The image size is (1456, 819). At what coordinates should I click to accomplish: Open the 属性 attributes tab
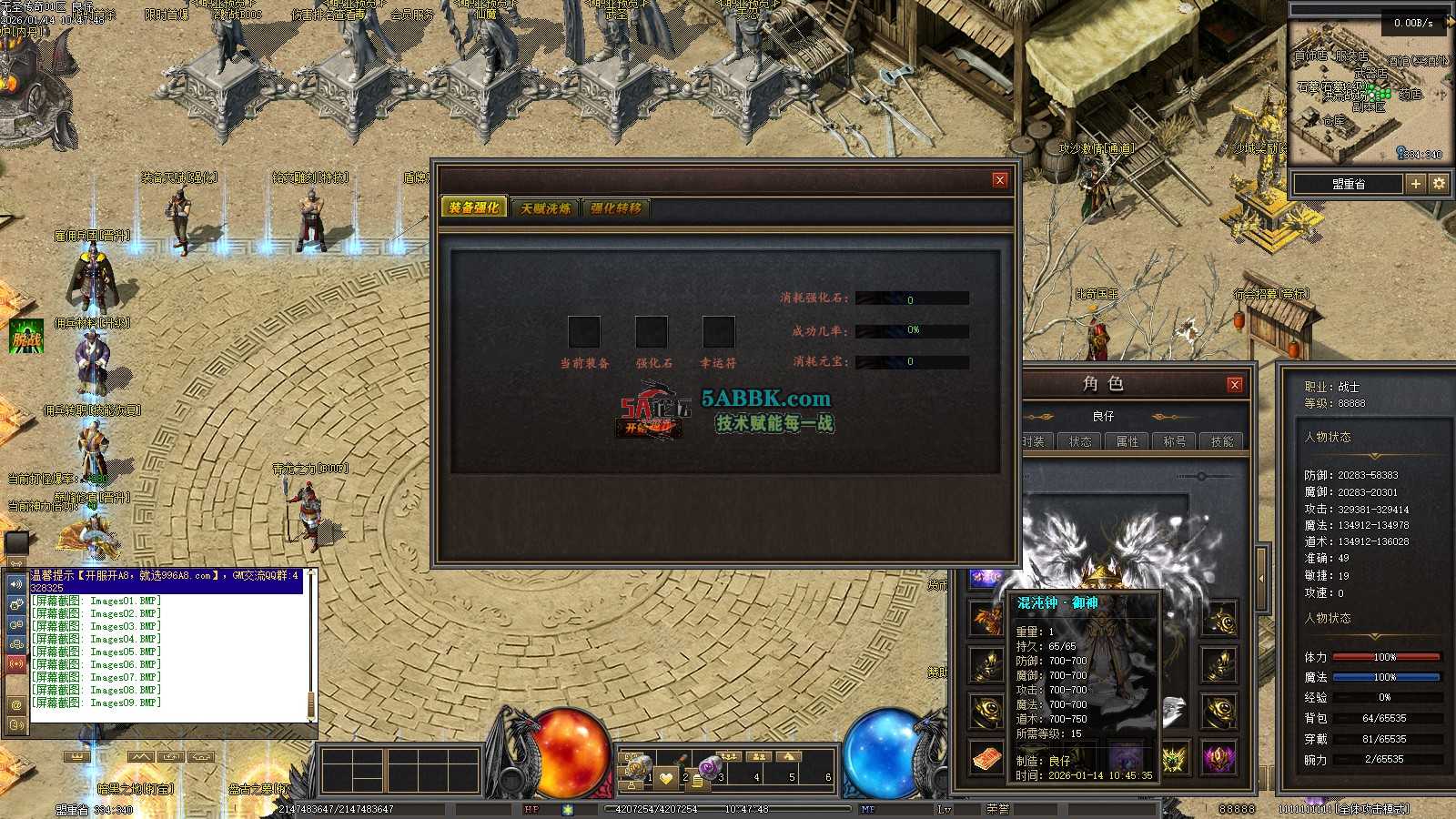point(1127,441)
